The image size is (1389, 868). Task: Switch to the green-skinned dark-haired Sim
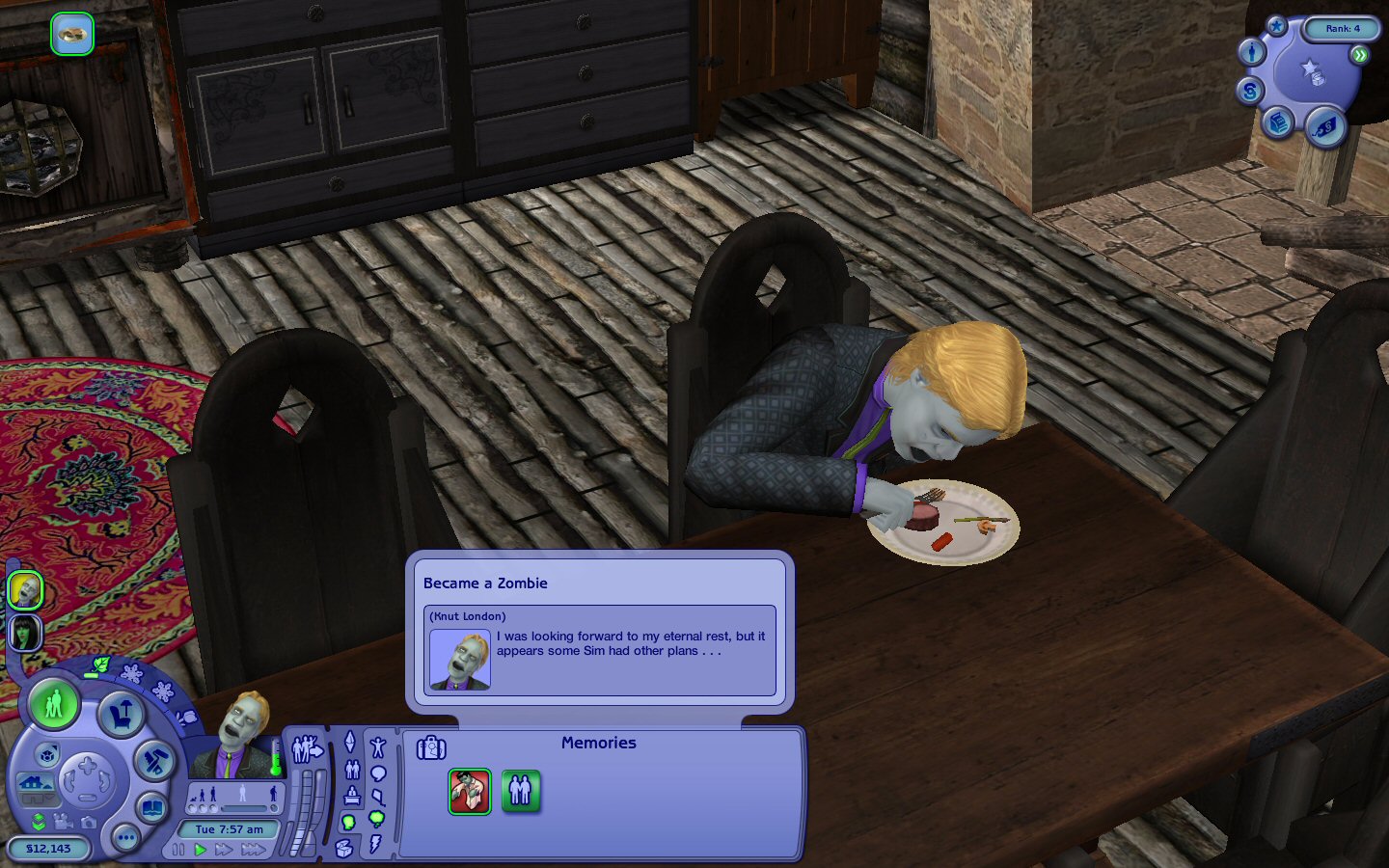(24, 633)
